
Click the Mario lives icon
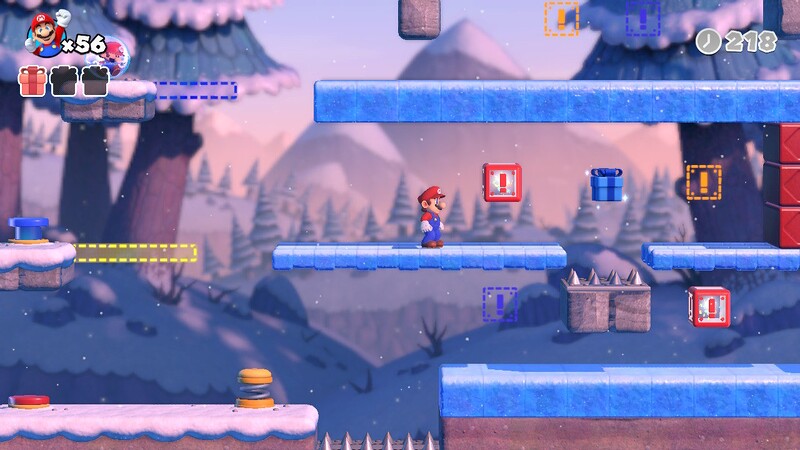click(x=45, y=35)
